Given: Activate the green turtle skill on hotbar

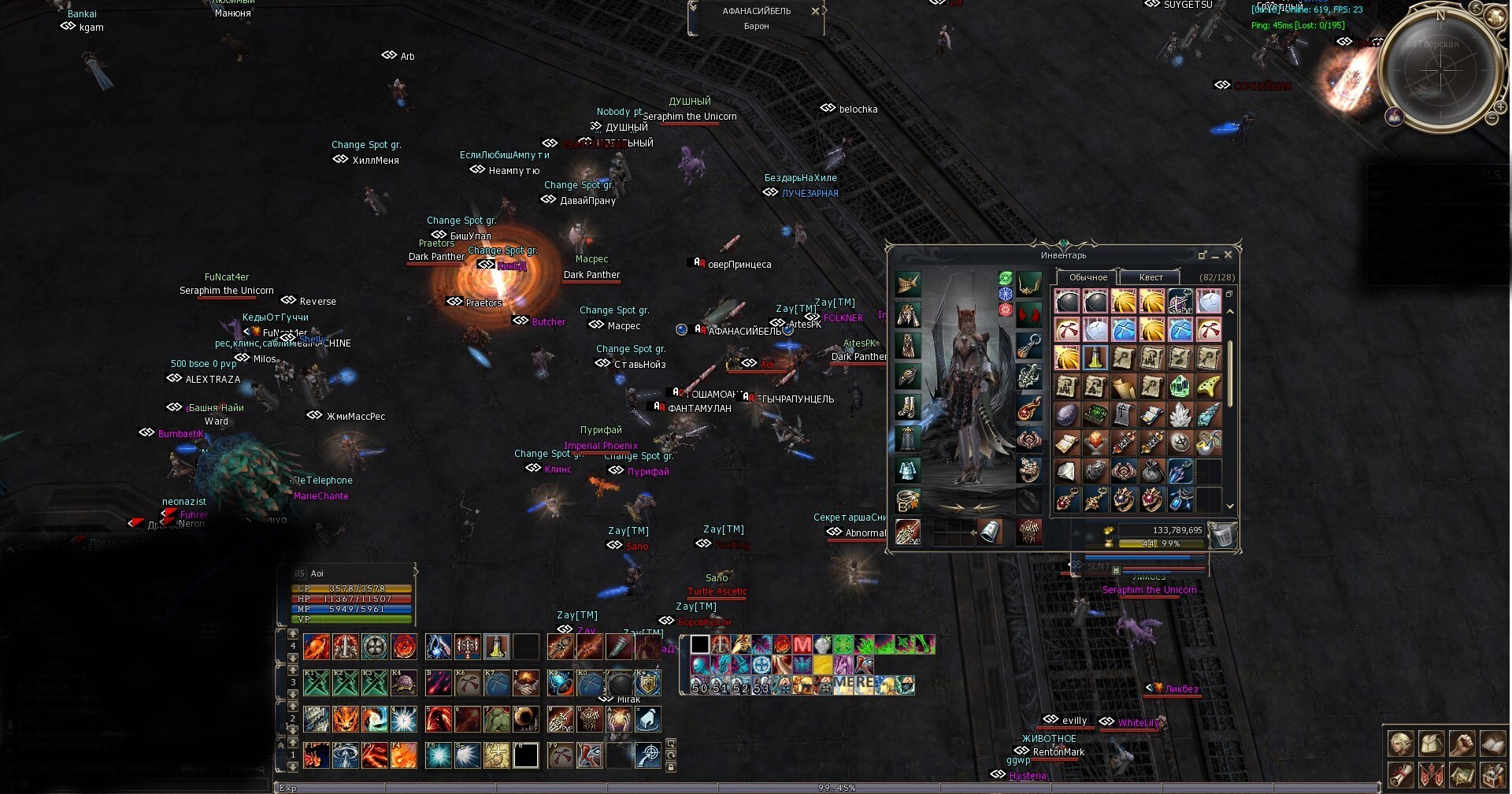Looking at the screenshot, I should pyautogui.click(x=404, y=683).
